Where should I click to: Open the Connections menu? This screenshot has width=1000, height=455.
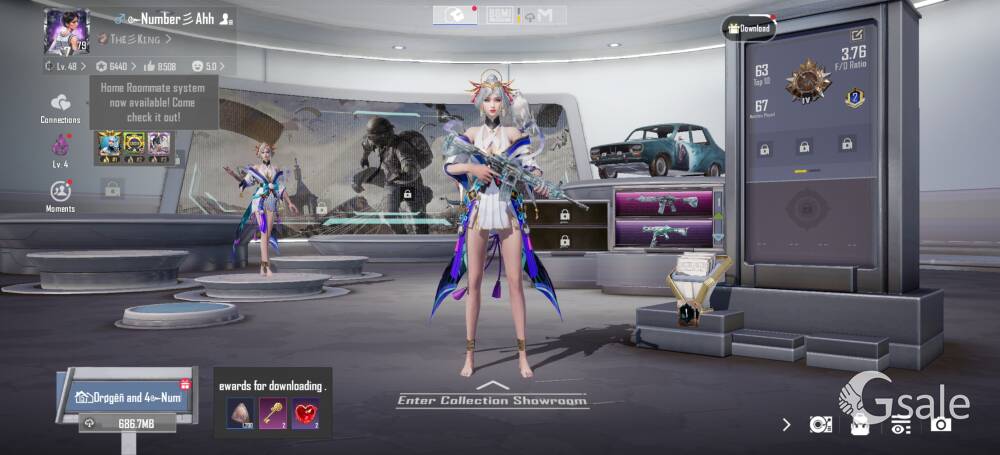tap(61, 107)
